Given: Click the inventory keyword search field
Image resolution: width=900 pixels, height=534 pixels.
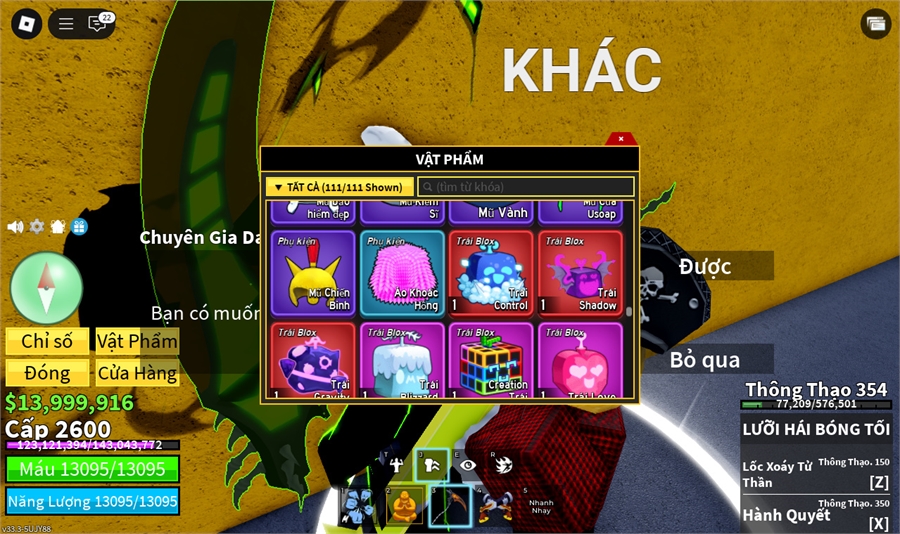Looking at the screenshot, I should (x=526, y=187).
